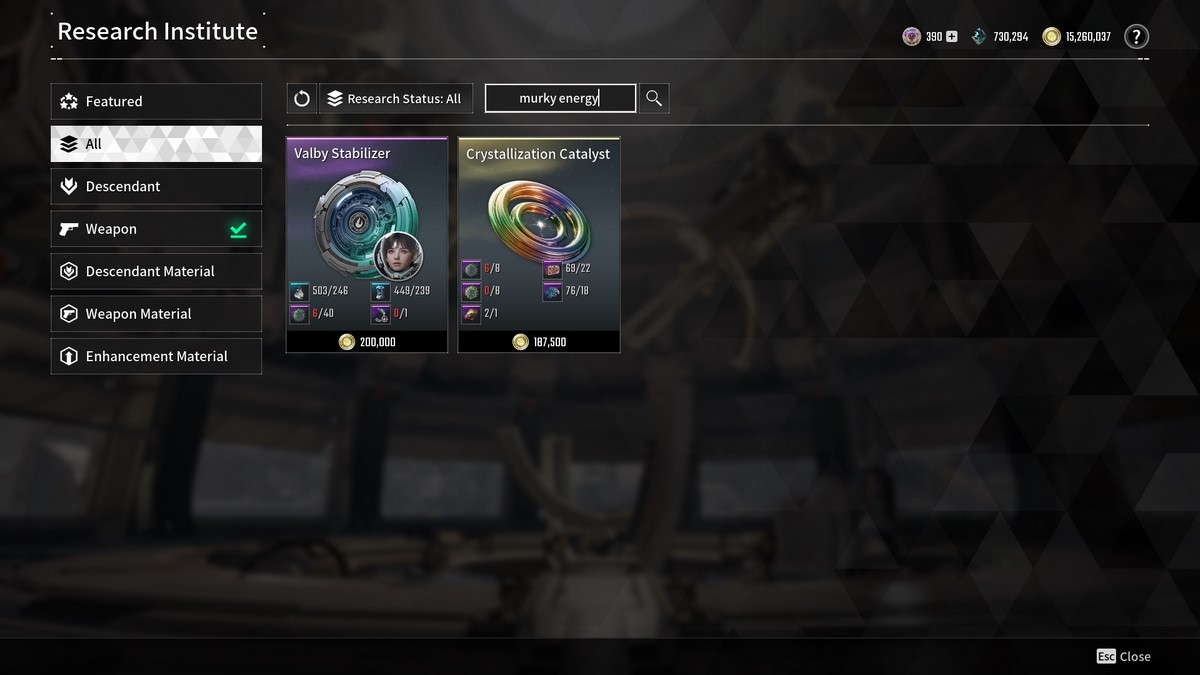Screen dimensions: 1200x675
Task: Switch to the Featured category
Action: 156,101
